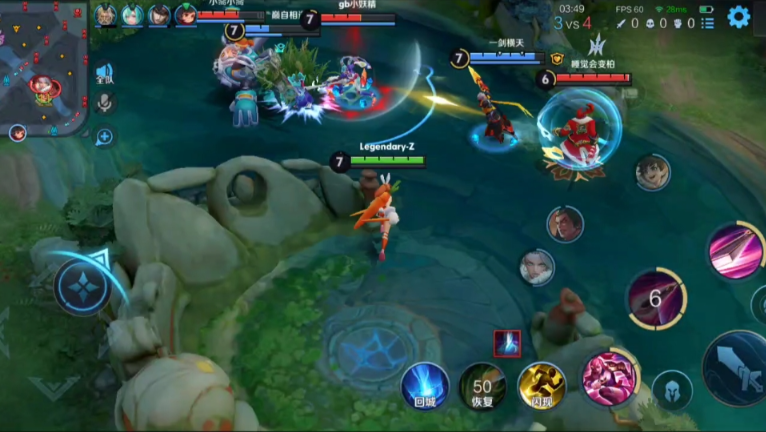Open the quick chat message button
The image size is (766, 432).
coord(104,137)
